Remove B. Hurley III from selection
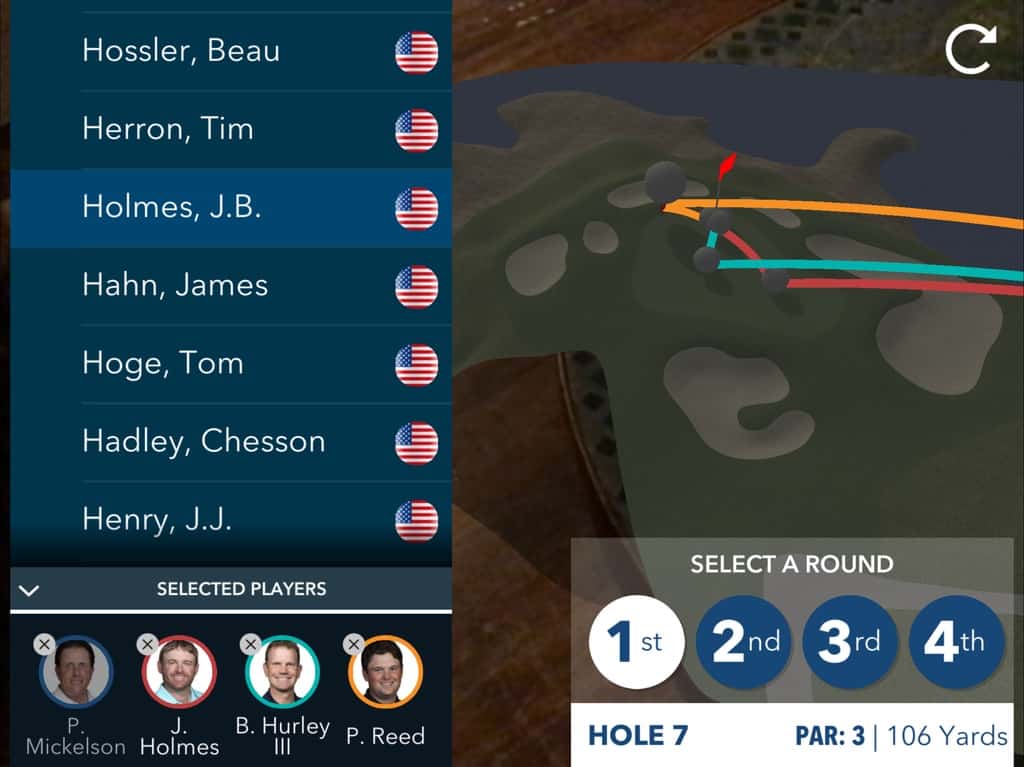 pyautogui.click(x=251, y=645)
